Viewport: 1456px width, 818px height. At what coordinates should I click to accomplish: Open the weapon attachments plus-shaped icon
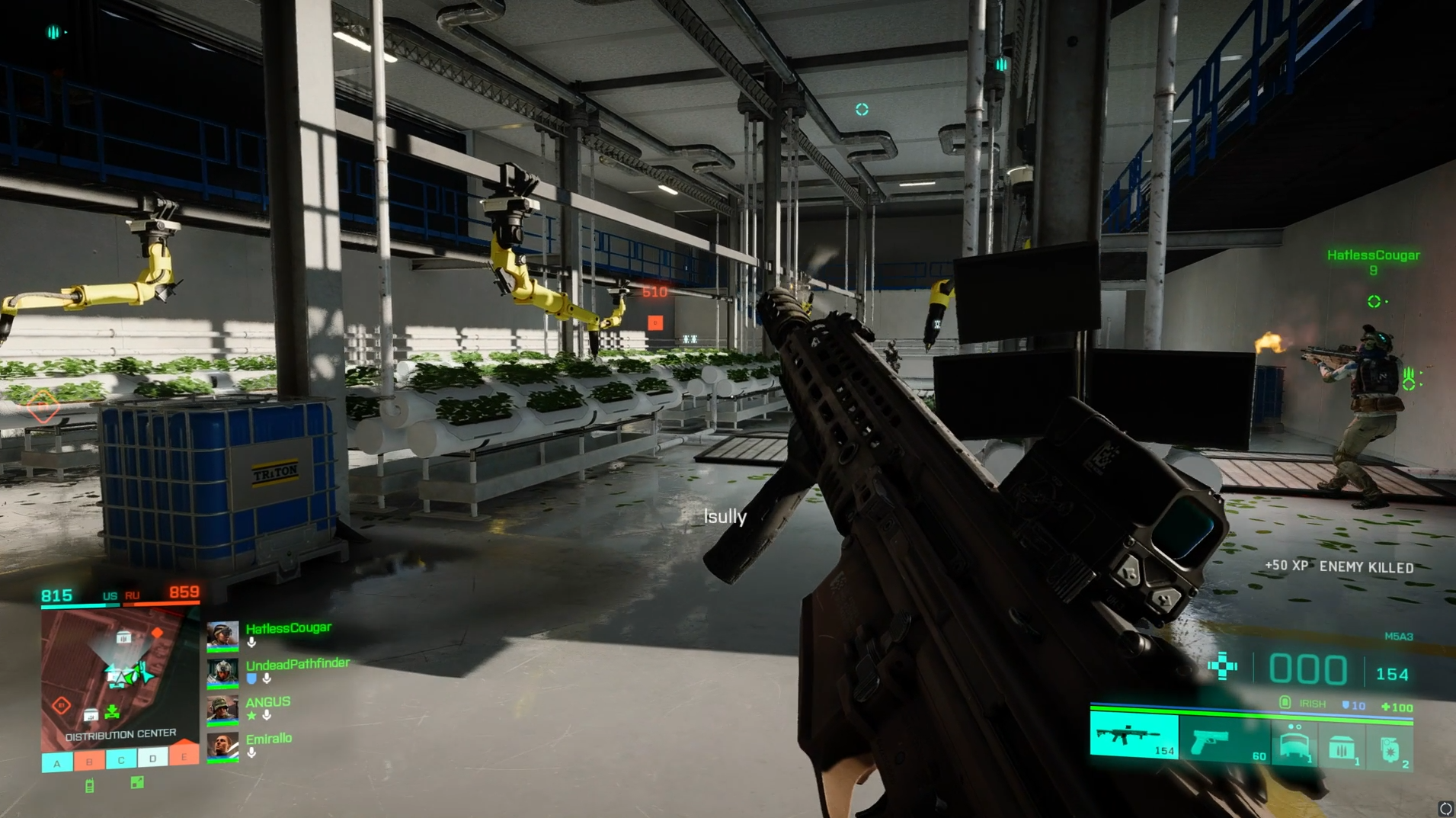click(1222, 666)
